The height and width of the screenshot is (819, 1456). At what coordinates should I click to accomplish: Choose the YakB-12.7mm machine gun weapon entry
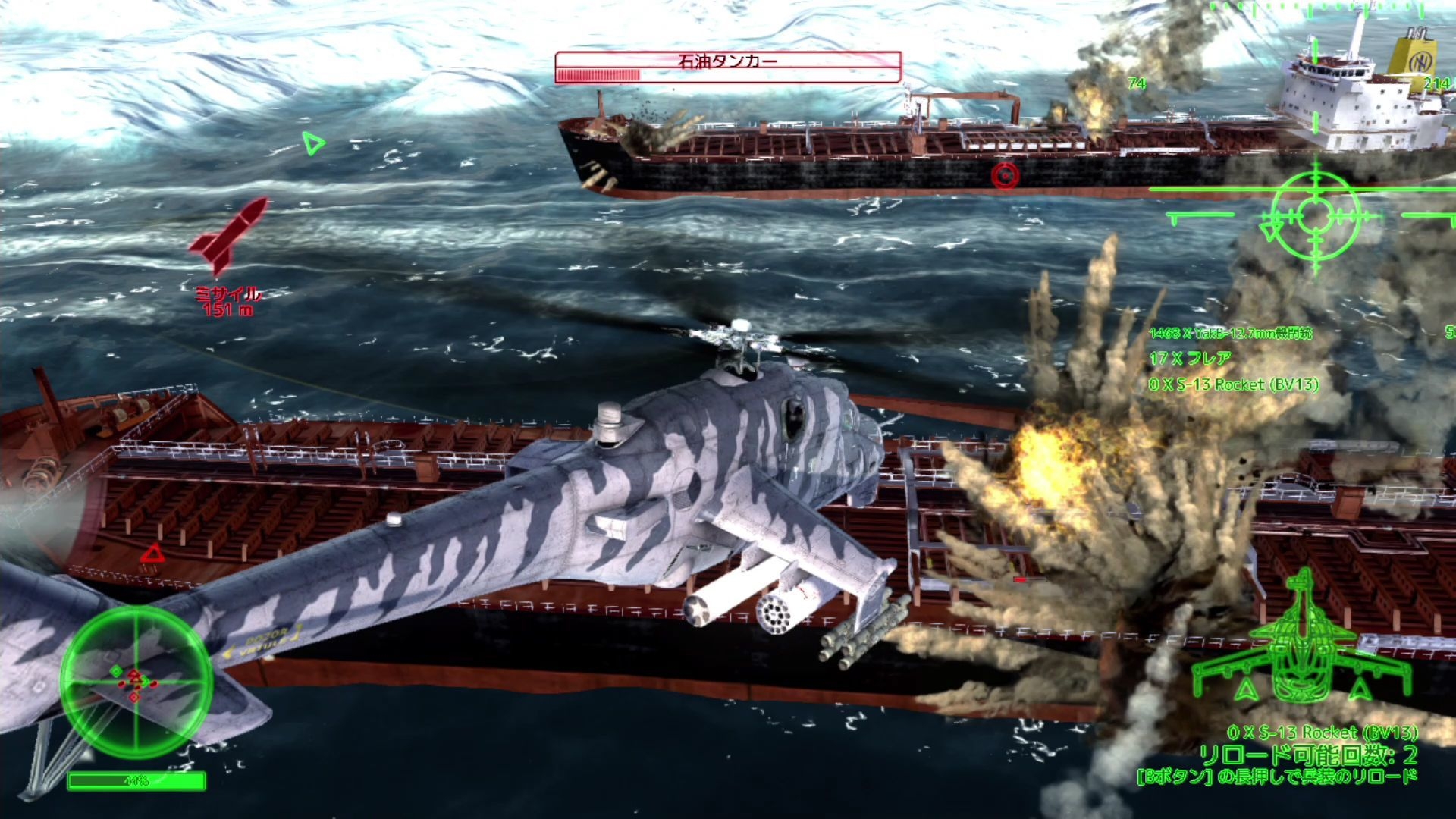[1229, 333]
